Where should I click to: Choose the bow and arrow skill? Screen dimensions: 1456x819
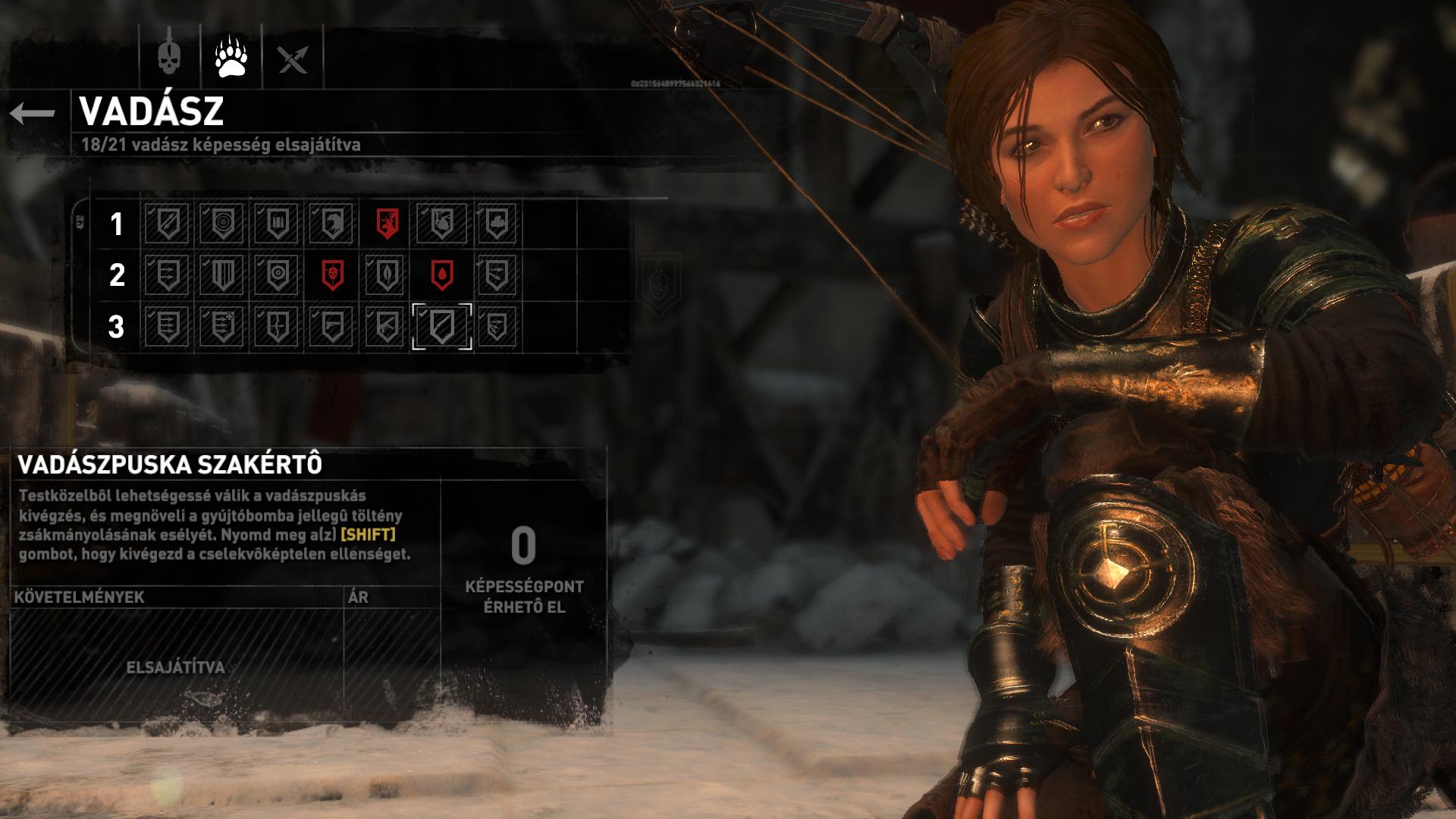click(277, 326)
